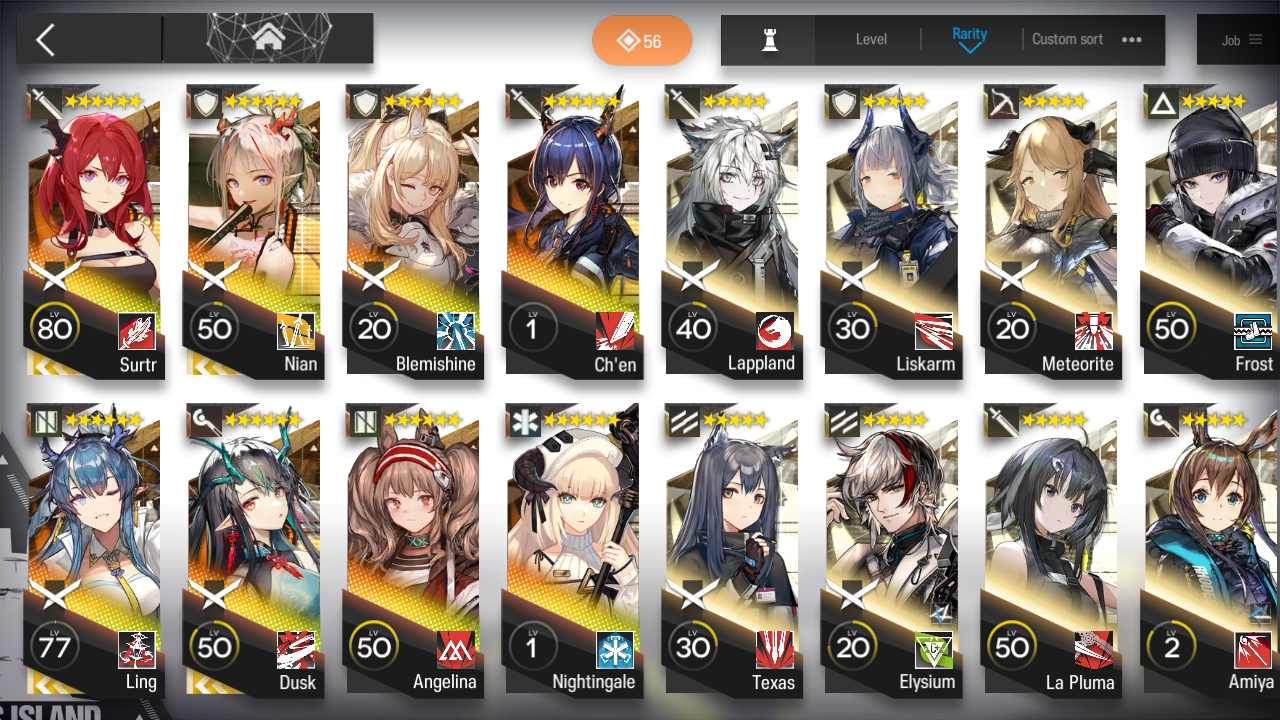Select the Lappland operator card
1280x720 pixels.
(x=733, y=230)
